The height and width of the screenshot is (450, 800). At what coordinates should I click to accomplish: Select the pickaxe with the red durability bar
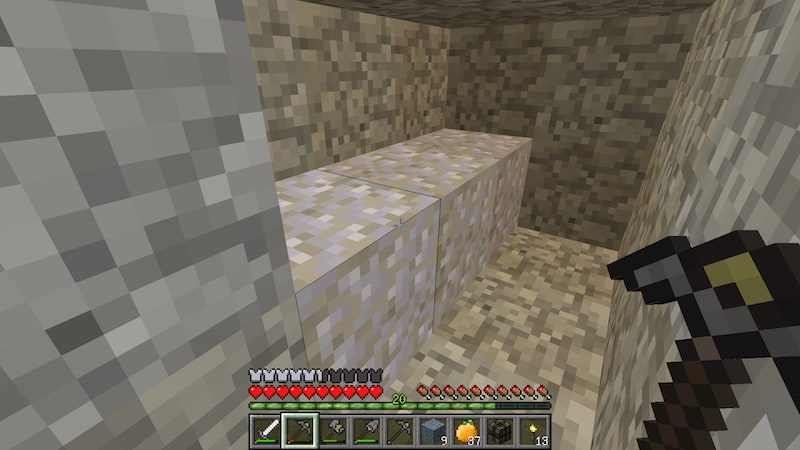tap(299, 431)
